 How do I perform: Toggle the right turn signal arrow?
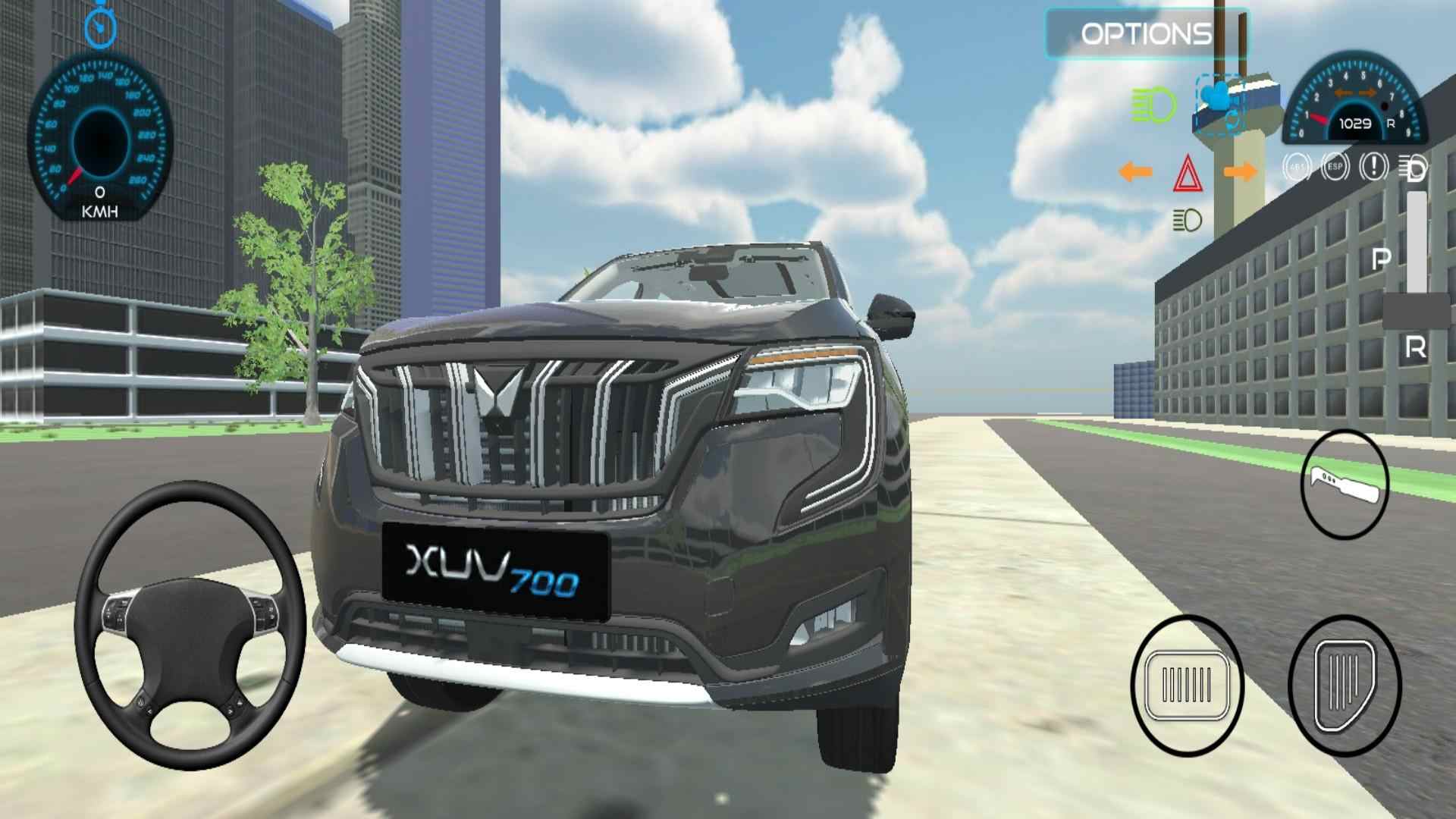coord(1240,172)
